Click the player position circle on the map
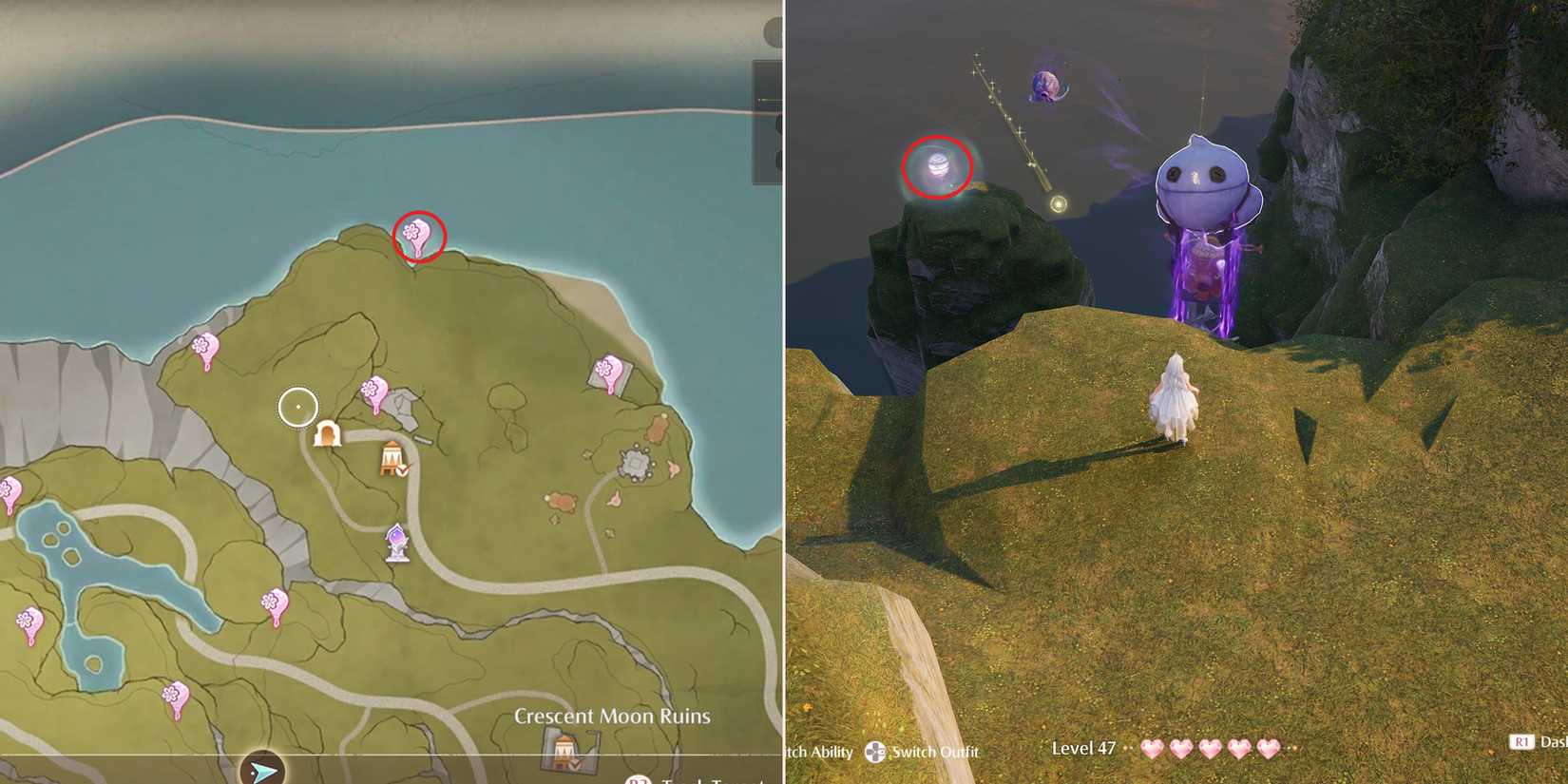Screen dimensions: 1568x784 (296, 406)
